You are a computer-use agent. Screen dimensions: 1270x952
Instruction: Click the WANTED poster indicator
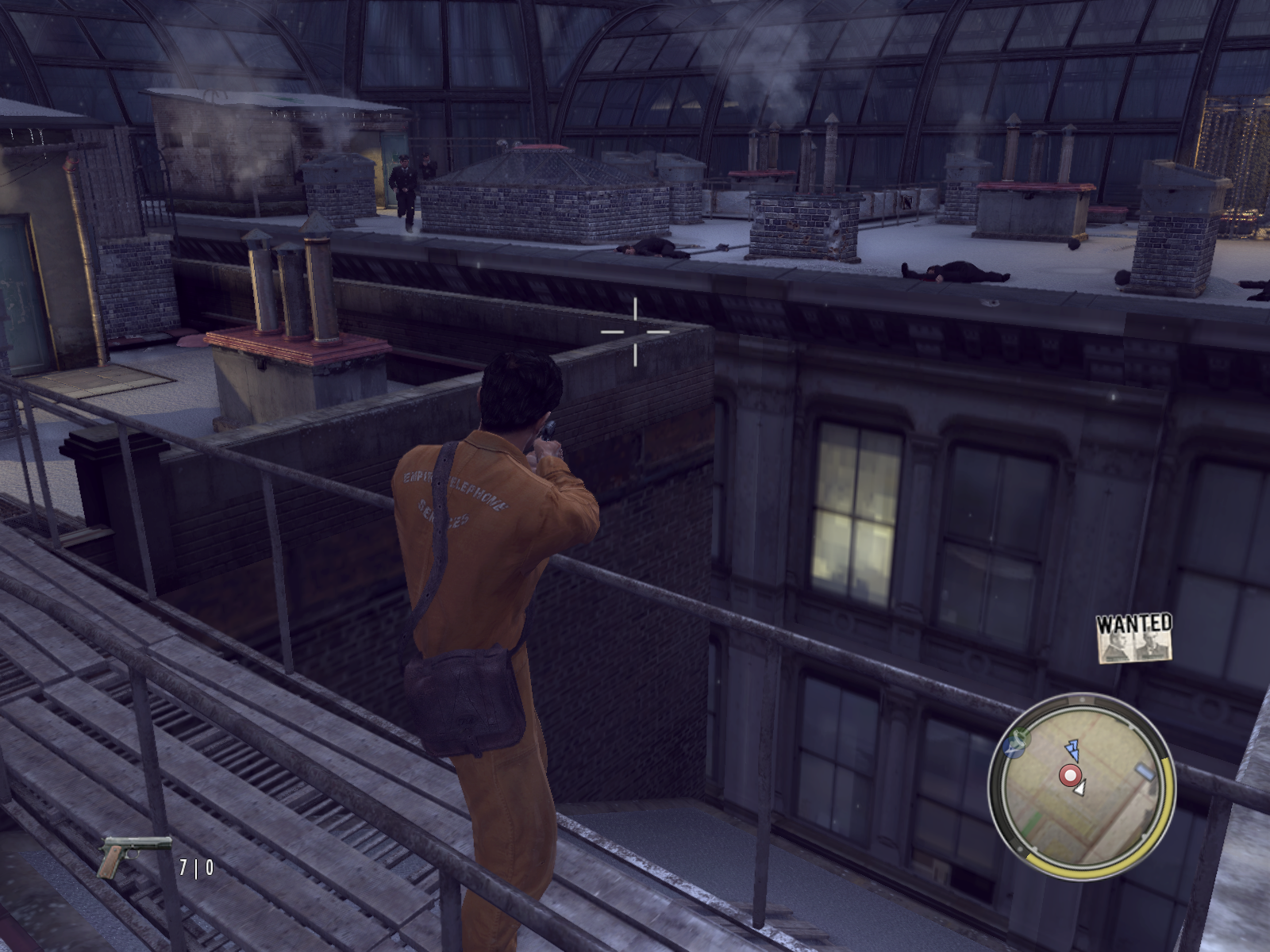[x=1134, y=638]
